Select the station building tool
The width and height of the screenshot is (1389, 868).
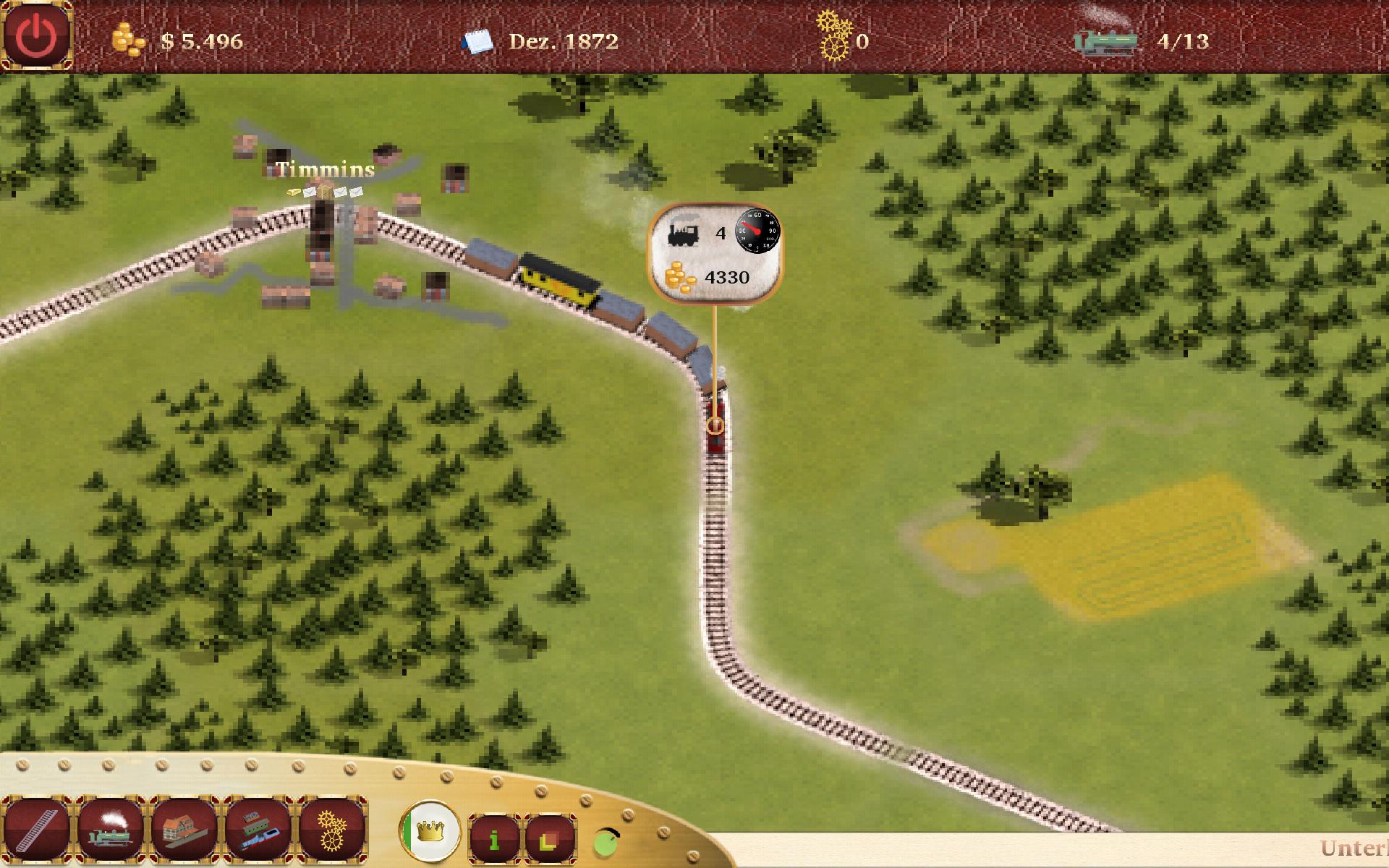(185, 830)
